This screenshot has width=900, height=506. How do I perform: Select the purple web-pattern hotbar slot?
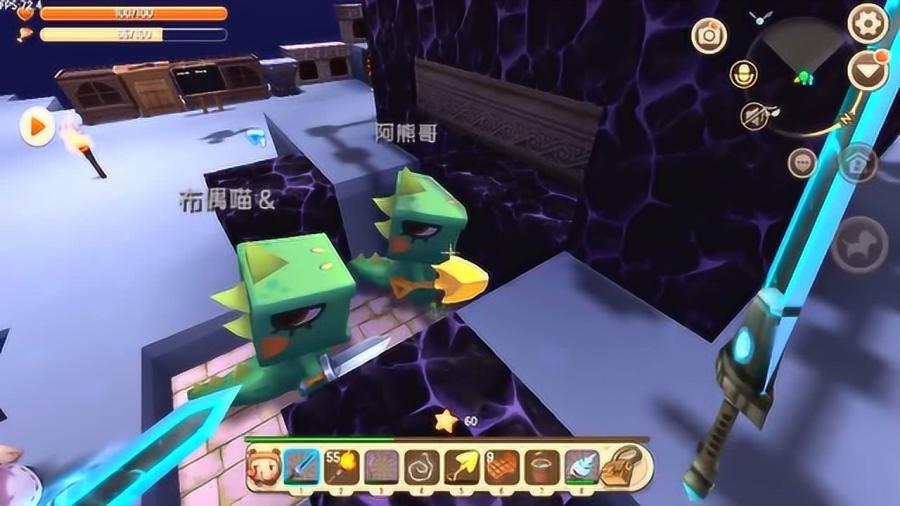pyautogui.click(x=381, y=465)
